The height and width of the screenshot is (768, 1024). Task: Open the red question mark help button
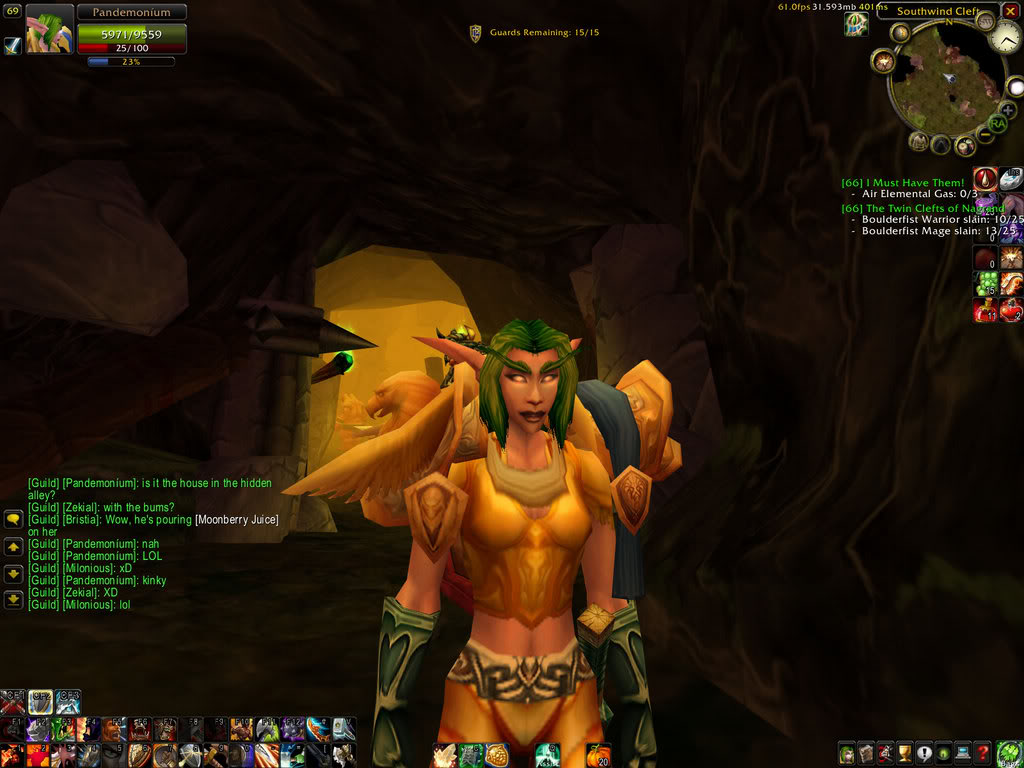[983, 754]
